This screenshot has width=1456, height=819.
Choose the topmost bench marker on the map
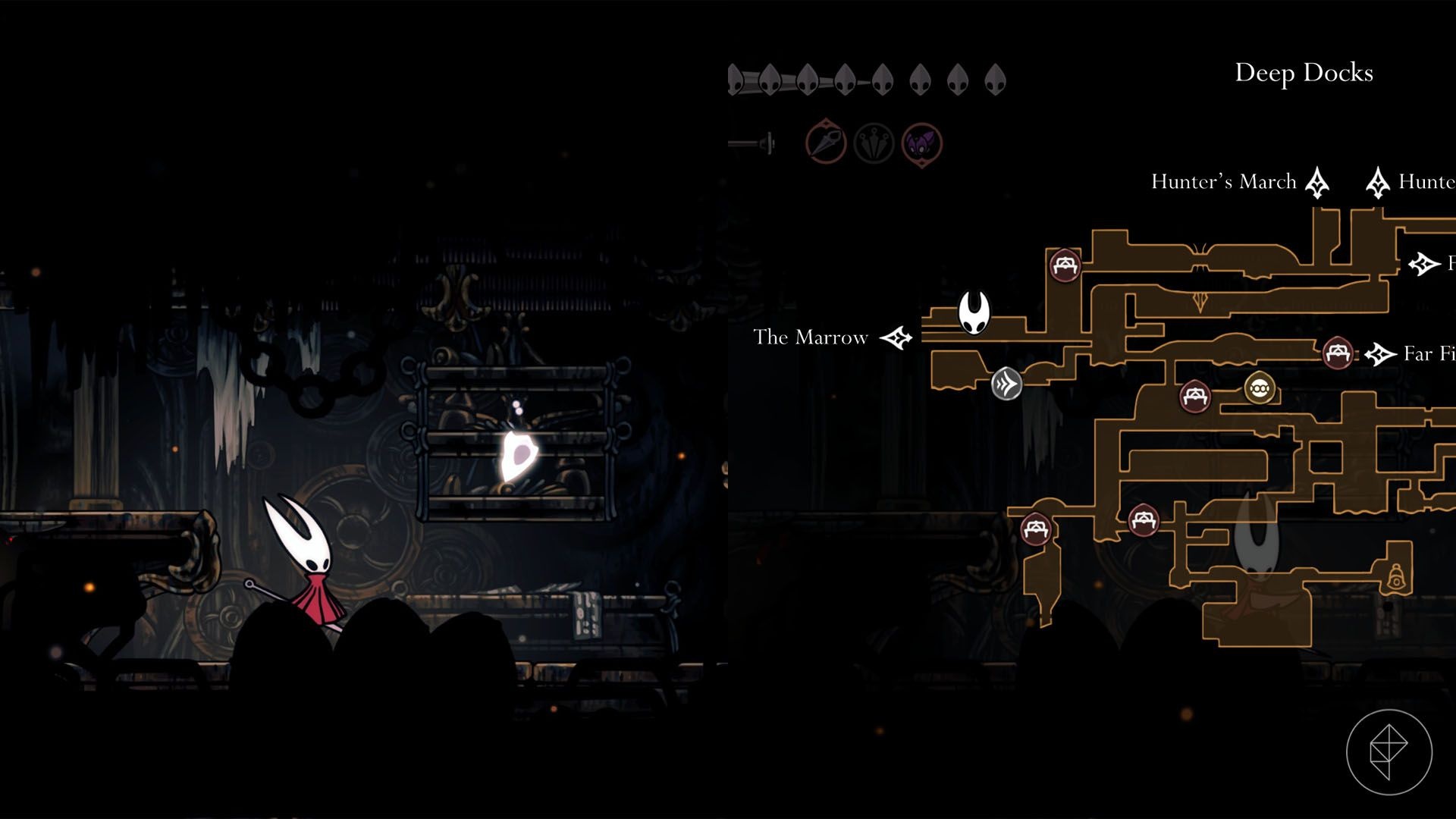pyautogui.click(x=1065, y=265)
